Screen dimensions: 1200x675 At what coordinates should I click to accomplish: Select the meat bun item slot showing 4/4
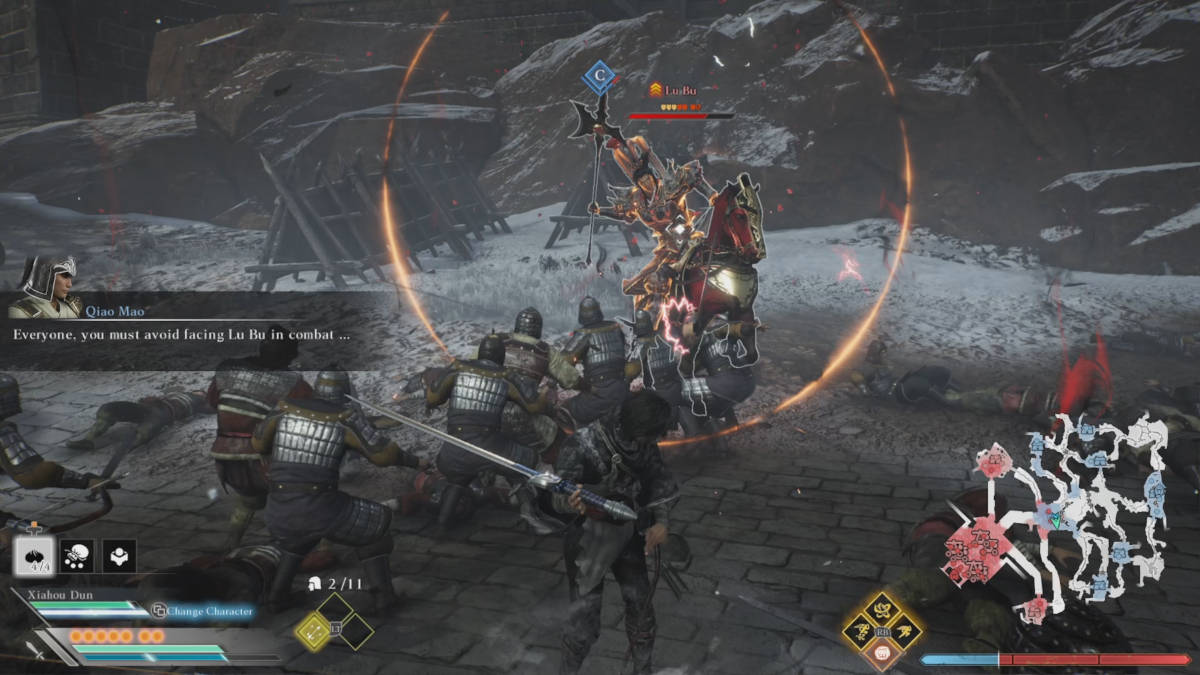click(x=33, y=555)
